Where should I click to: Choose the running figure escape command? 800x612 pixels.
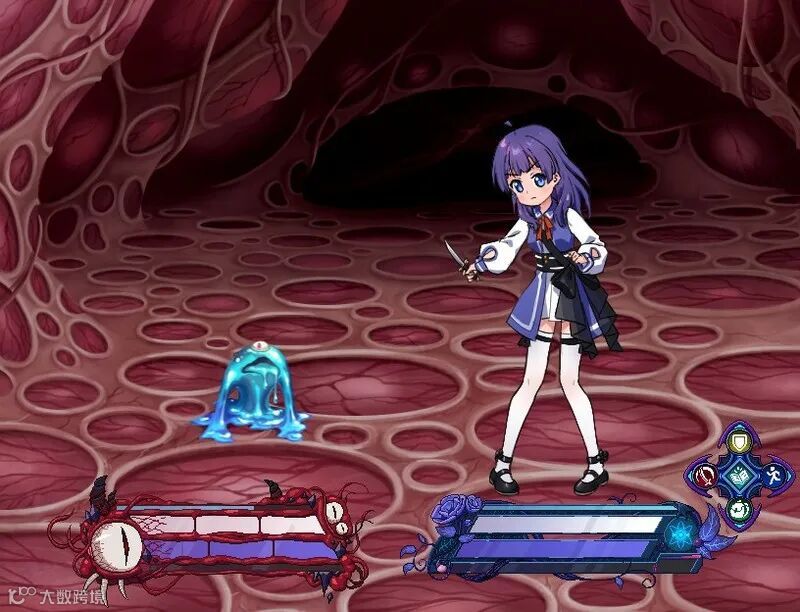[x=773, y=476]
